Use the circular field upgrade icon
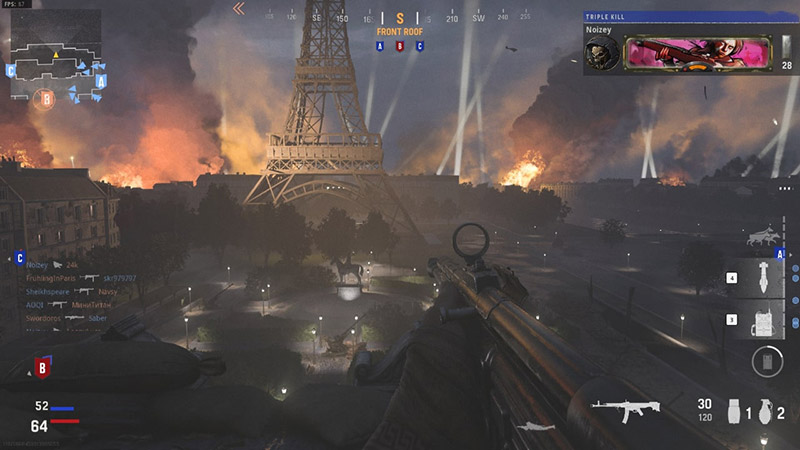Image resolution: width=800 pixels, height=450 pixels. 767,361
